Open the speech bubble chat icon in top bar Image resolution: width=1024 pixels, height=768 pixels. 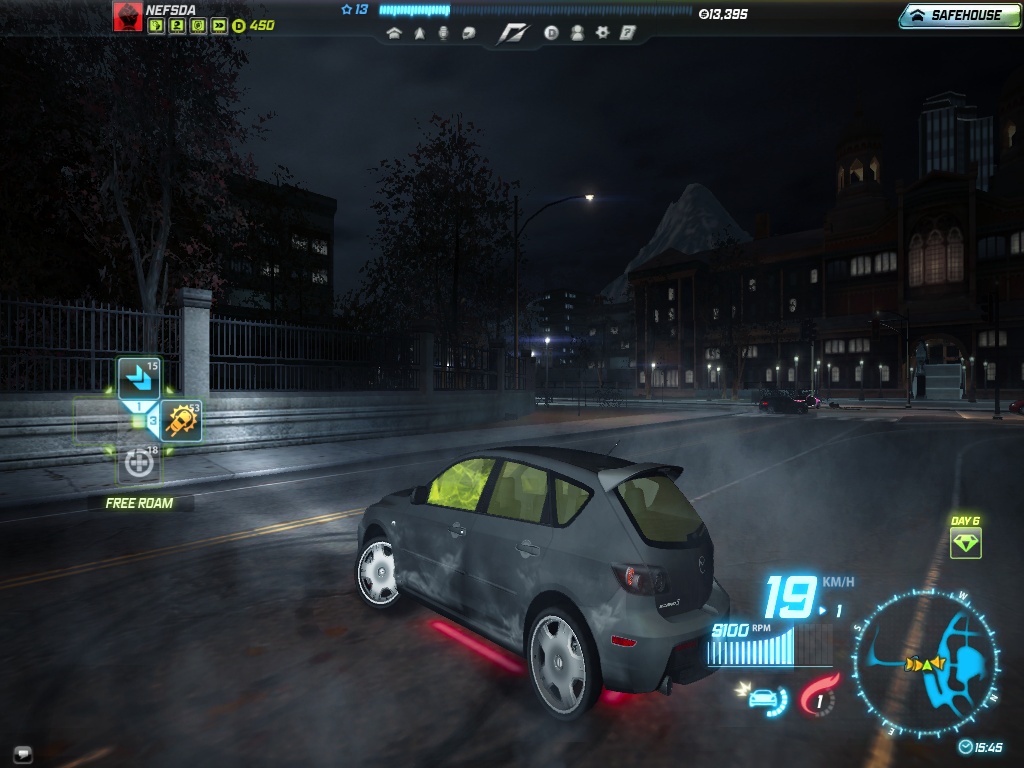click(468, 33)
